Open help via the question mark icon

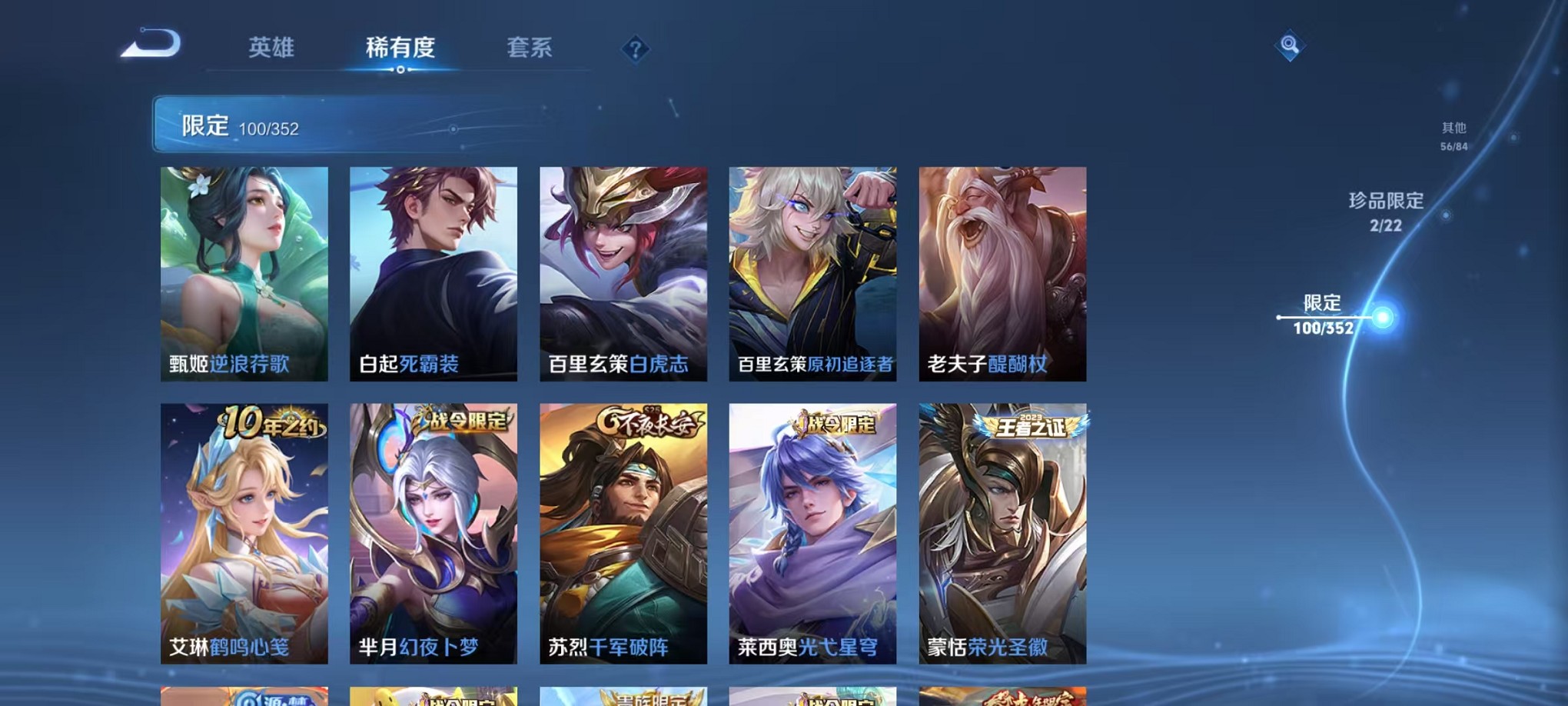tap(635, 50)
